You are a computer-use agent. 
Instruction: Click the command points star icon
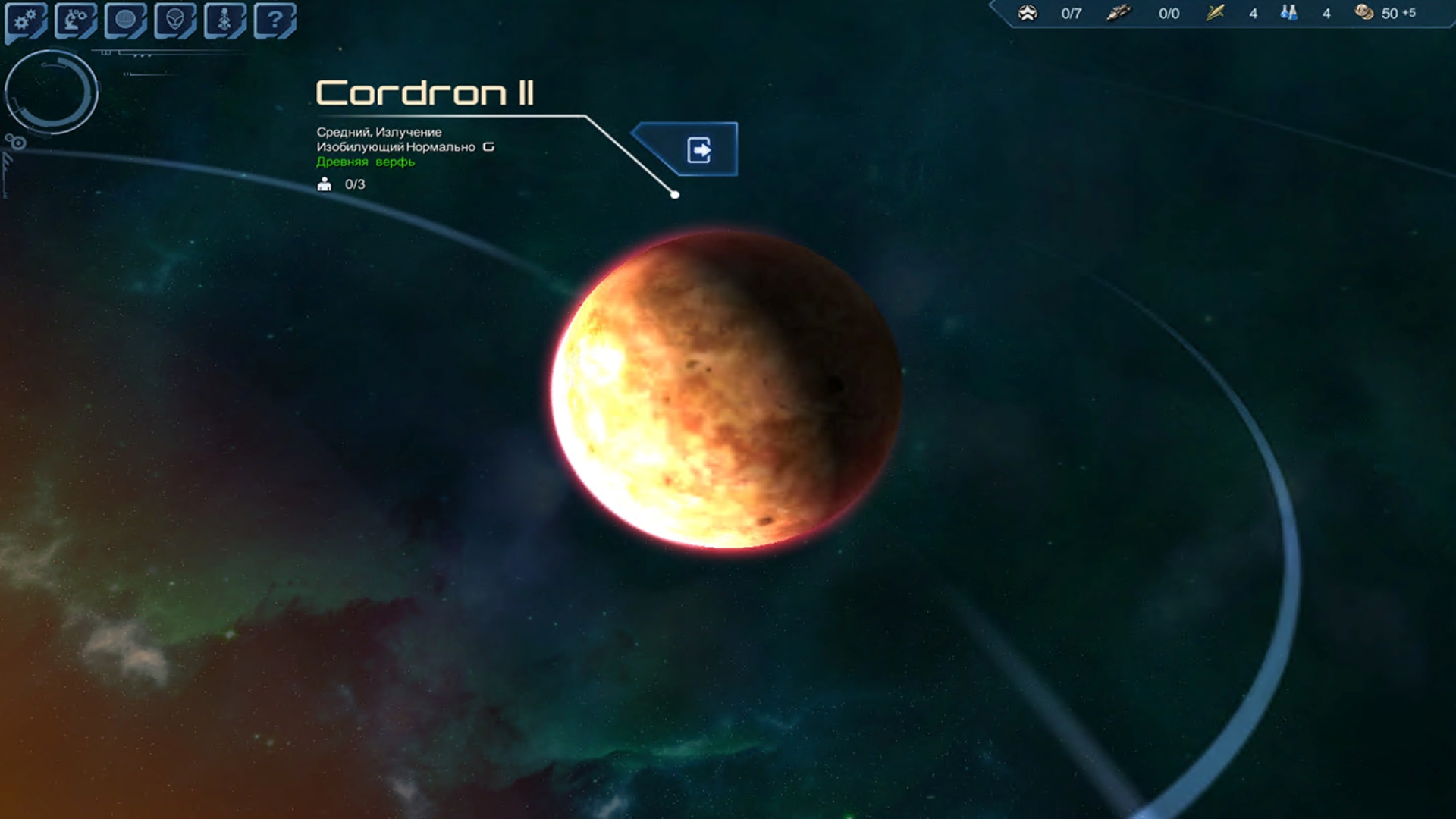click(x=1028, y=13)
